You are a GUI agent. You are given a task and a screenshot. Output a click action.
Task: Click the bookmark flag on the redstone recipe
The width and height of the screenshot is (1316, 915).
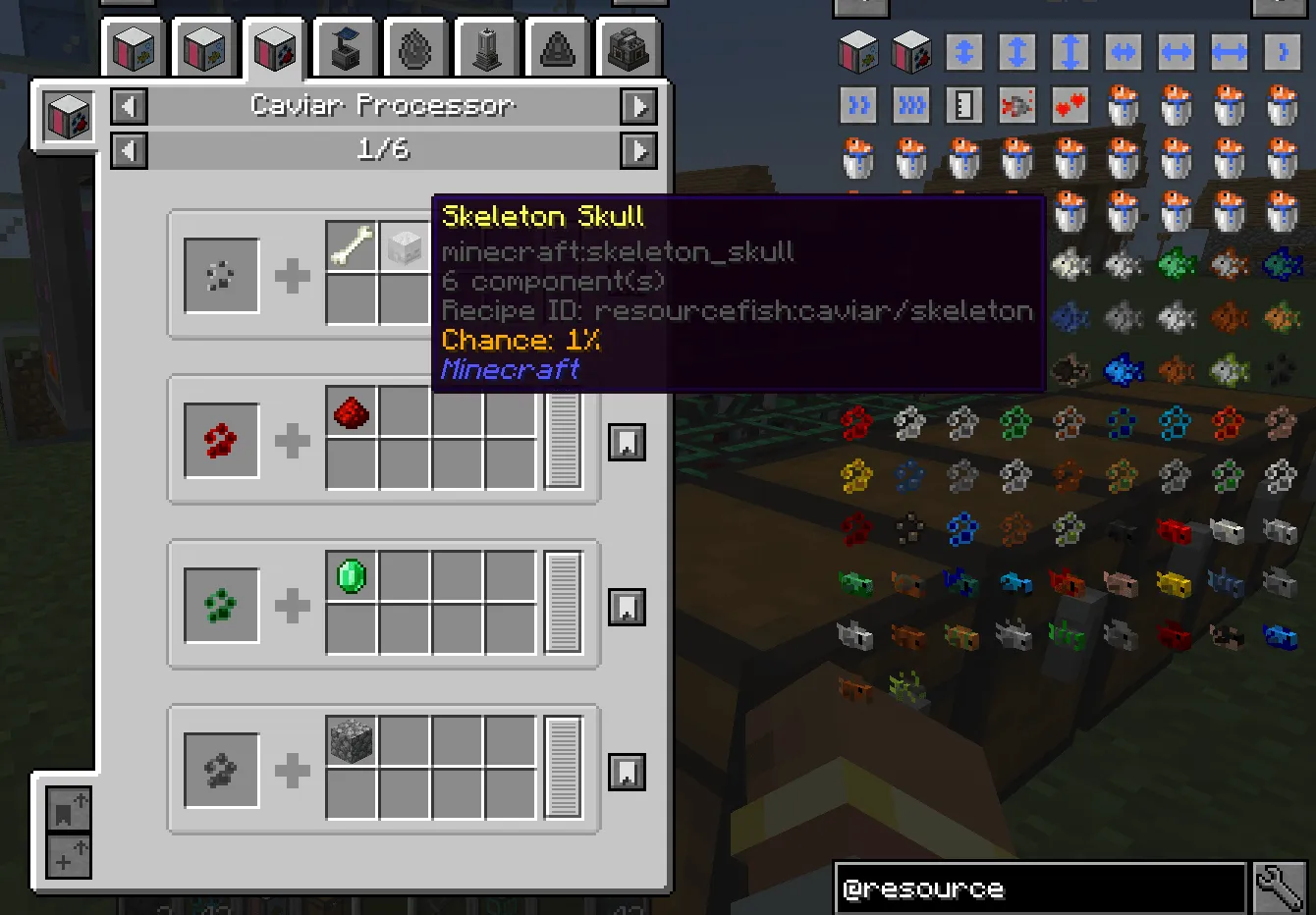point(628,442)
